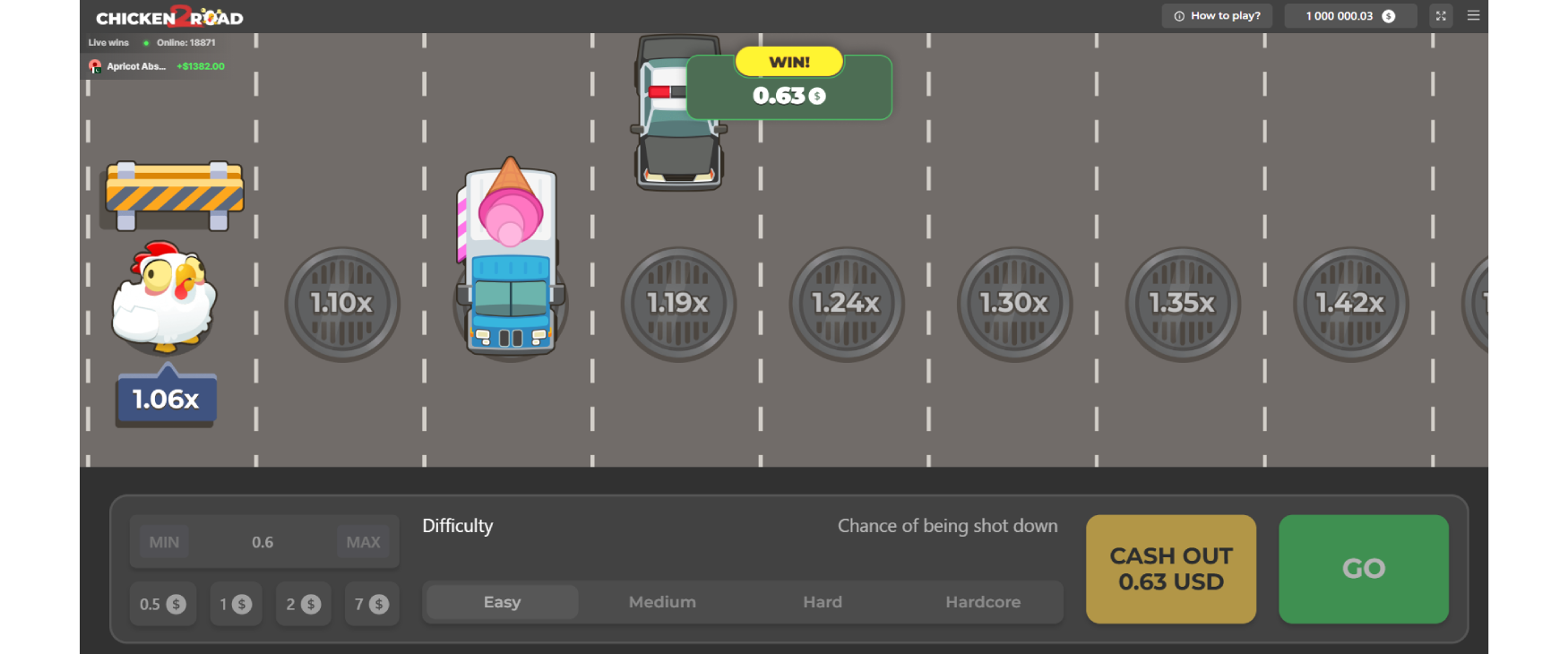Open the hamburger menu
This screenshot has width=1568, height=654.
click(1473, 15)
